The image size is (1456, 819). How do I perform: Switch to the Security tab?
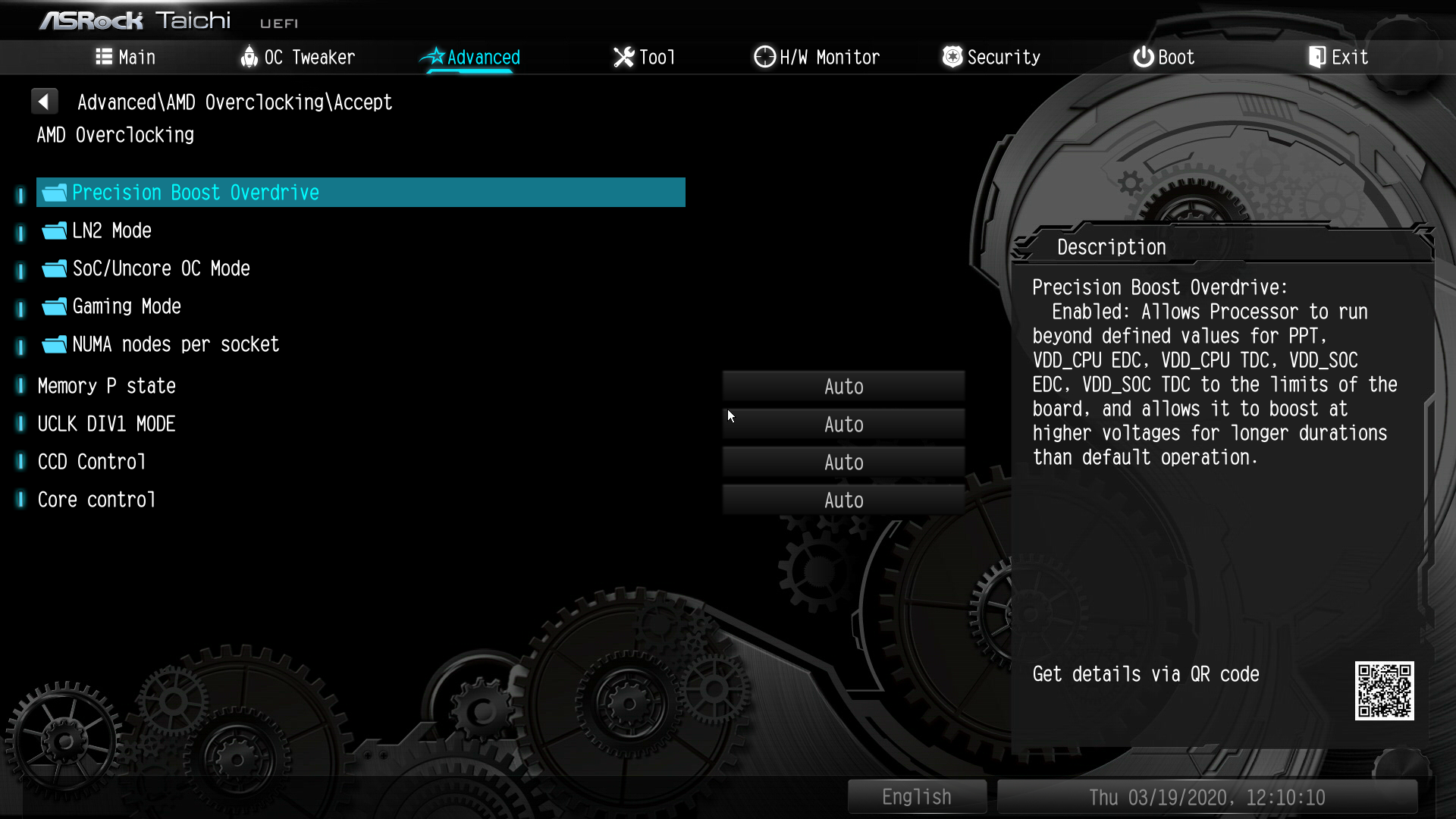(x=991, y=57)
